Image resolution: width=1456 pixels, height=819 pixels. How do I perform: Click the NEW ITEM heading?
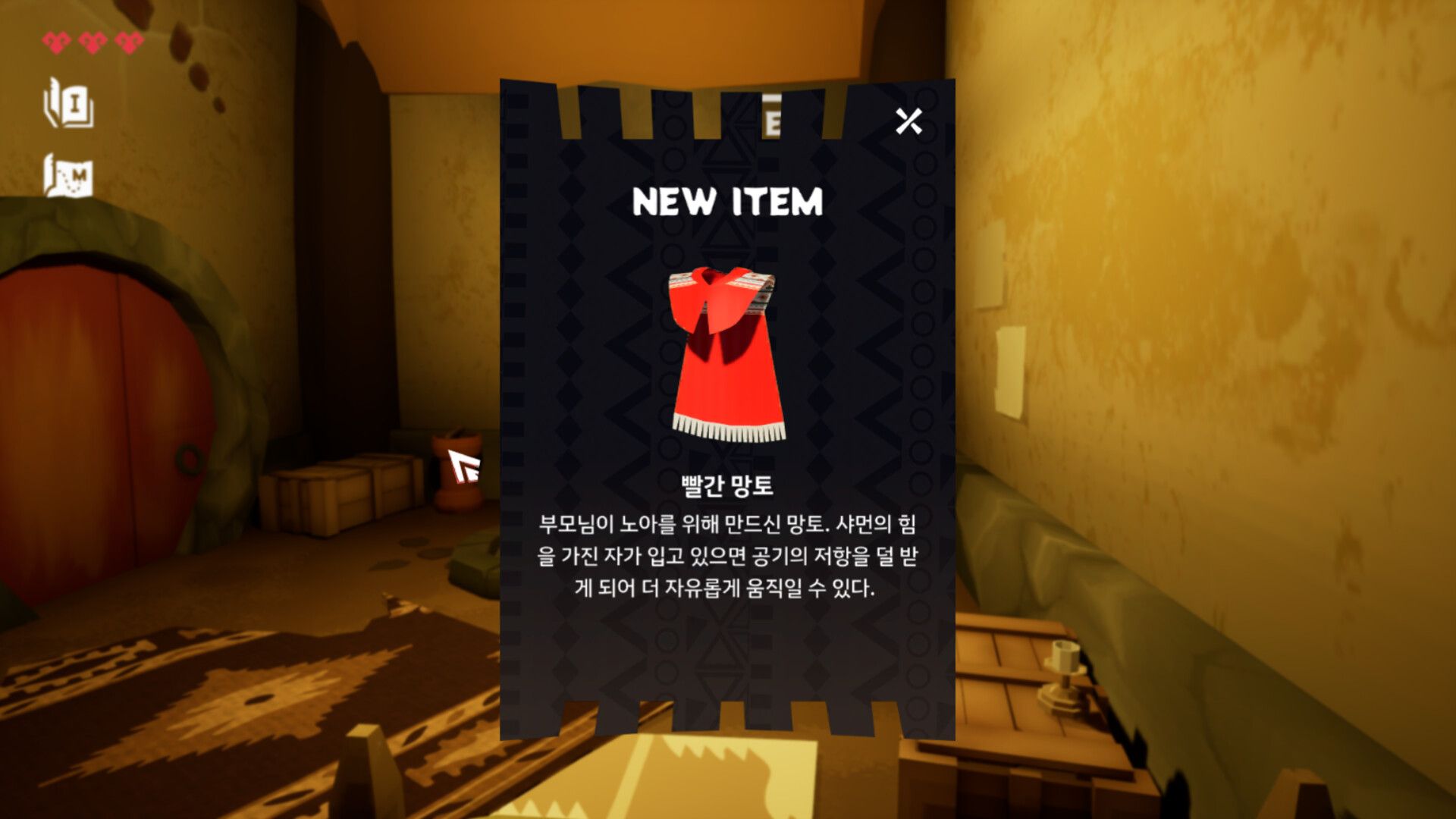click(x=728, y=202)
